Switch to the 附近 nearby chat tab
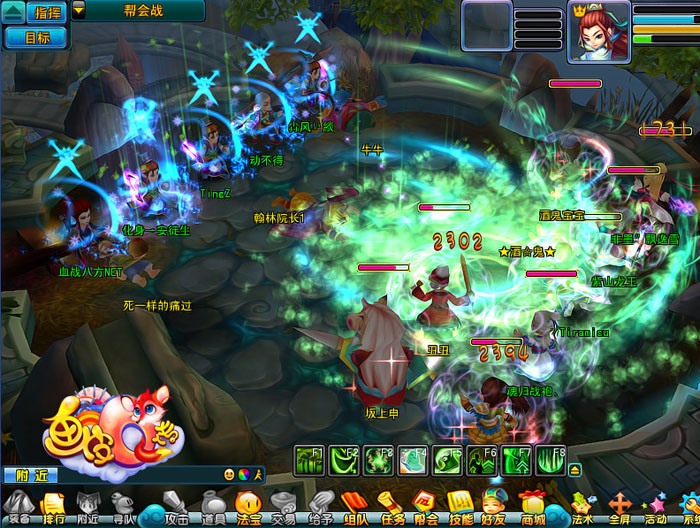The image size is (700, 528). click(20, 475)
